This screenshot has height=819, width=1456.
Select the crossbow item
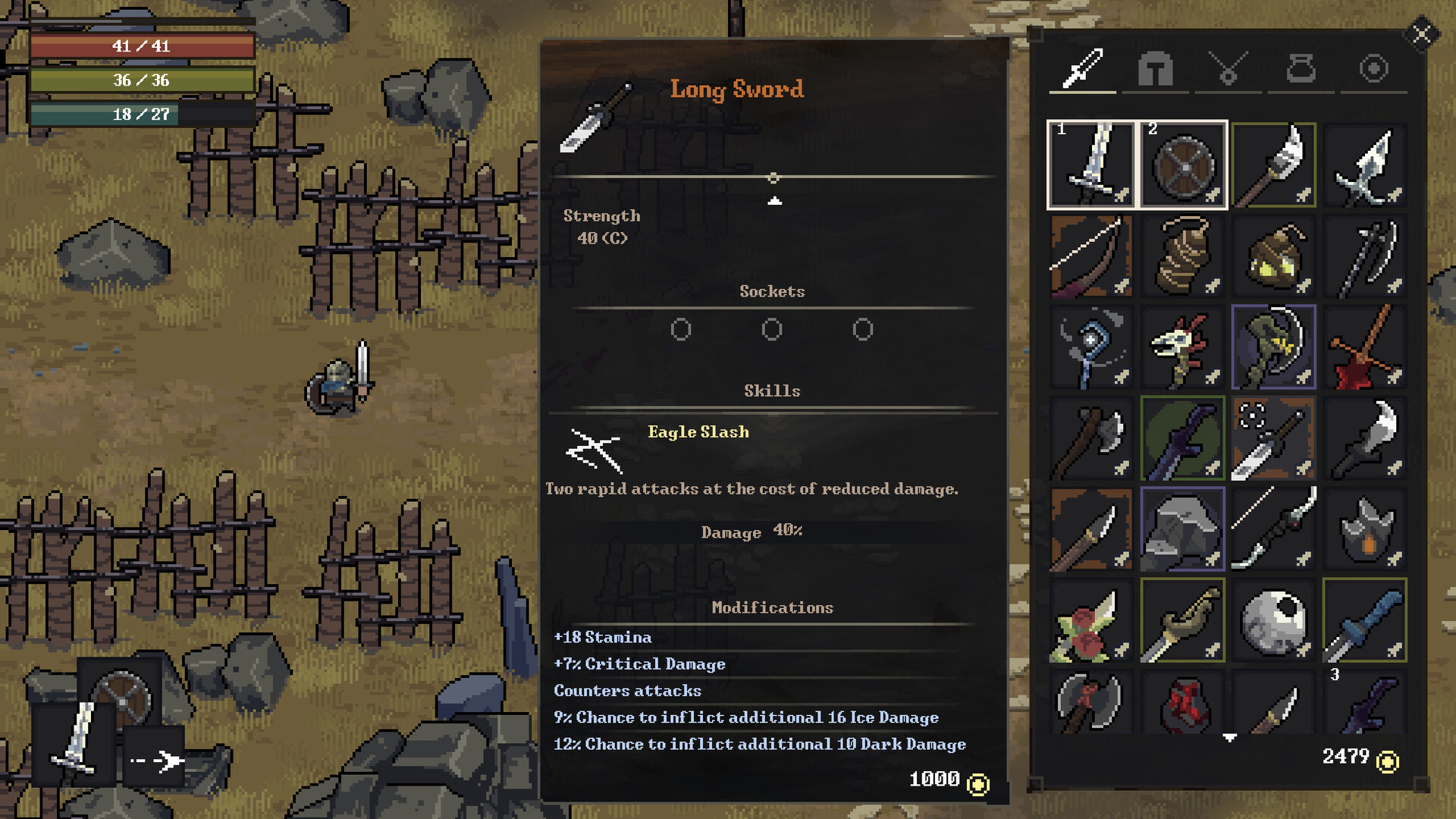(x=1274, y=527)
